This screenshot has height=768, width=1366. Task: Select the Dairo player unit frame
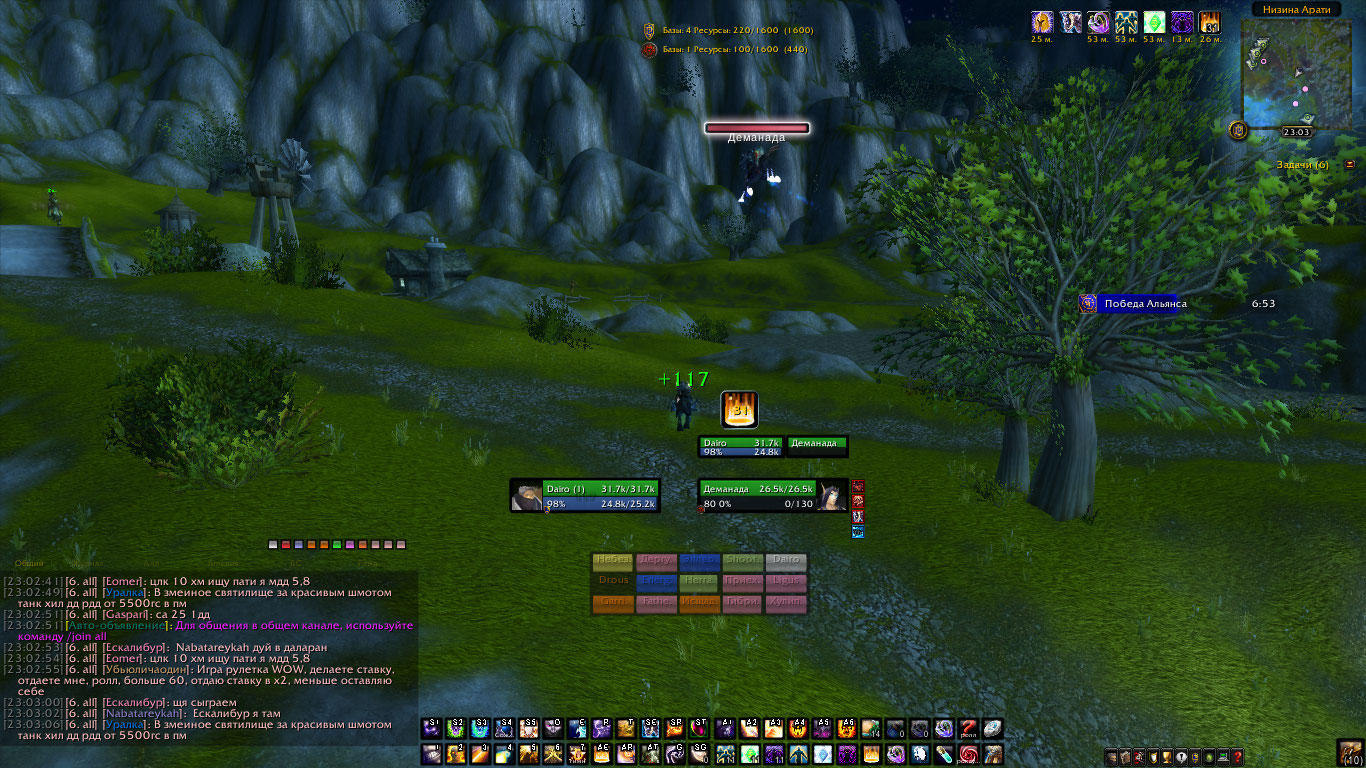click(585, 496)
